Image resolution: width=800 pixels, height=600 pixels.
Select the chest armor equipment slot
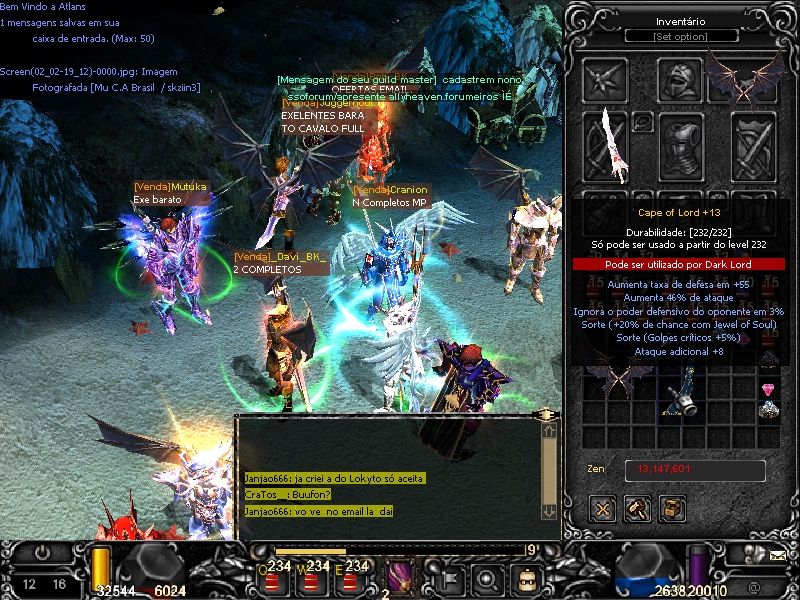(x=681, y=147)
